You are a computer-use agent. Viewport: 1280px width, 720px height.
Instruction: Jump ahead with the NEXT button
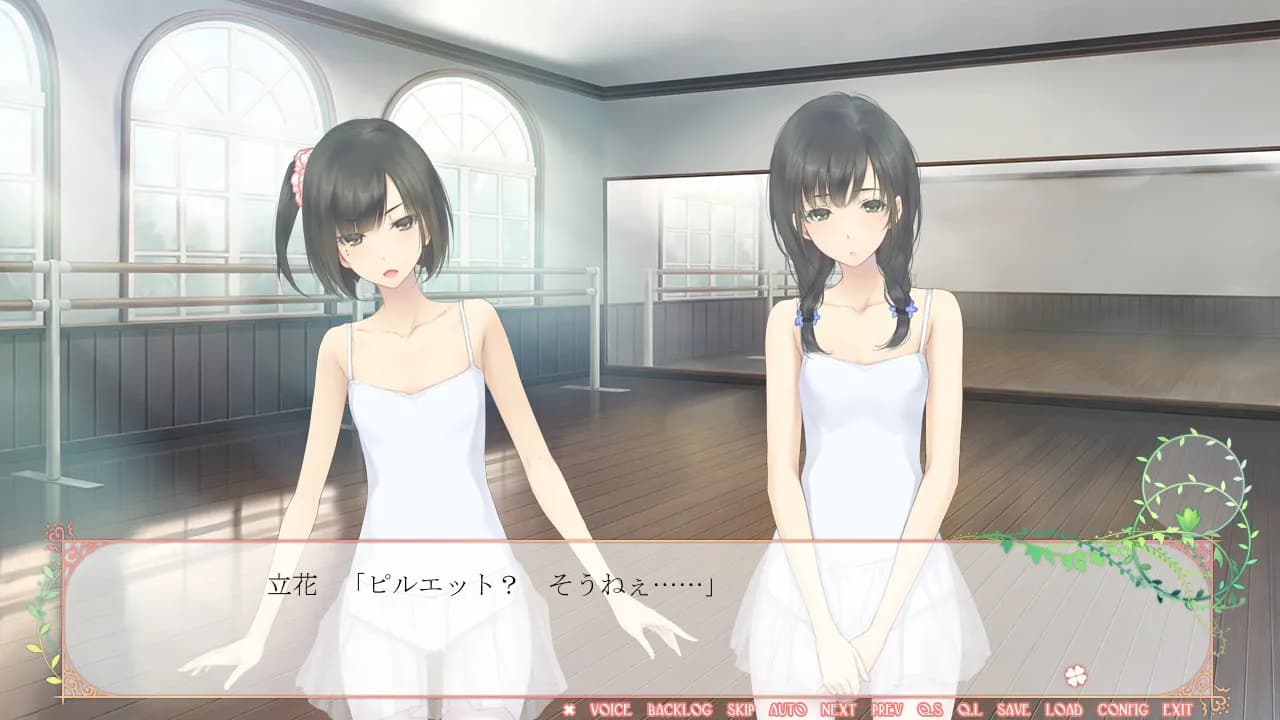tap(838, 709)
